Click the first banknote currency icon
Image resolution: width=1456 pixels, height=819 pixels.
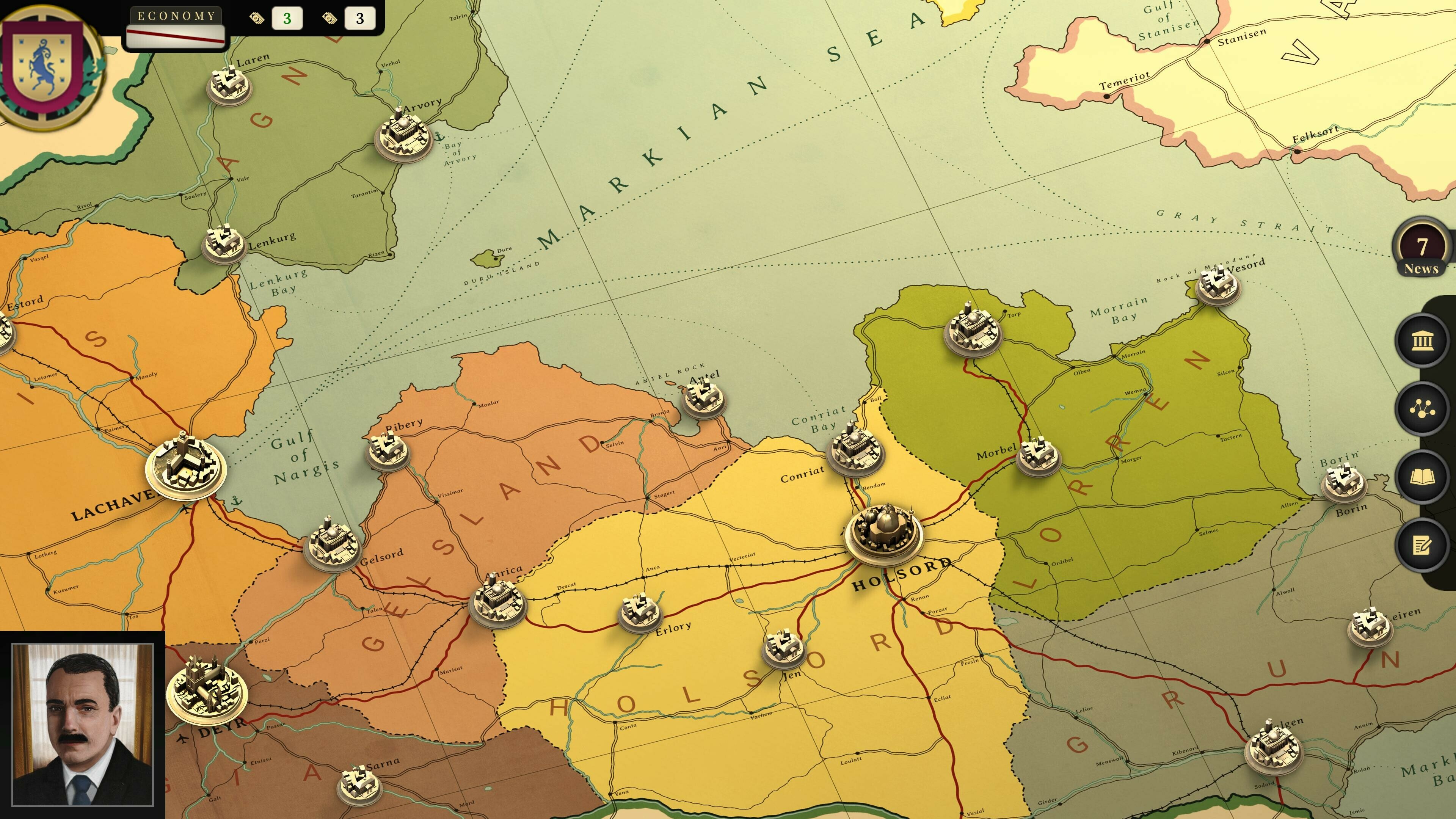pyautogui.click(x=257, y=19)
